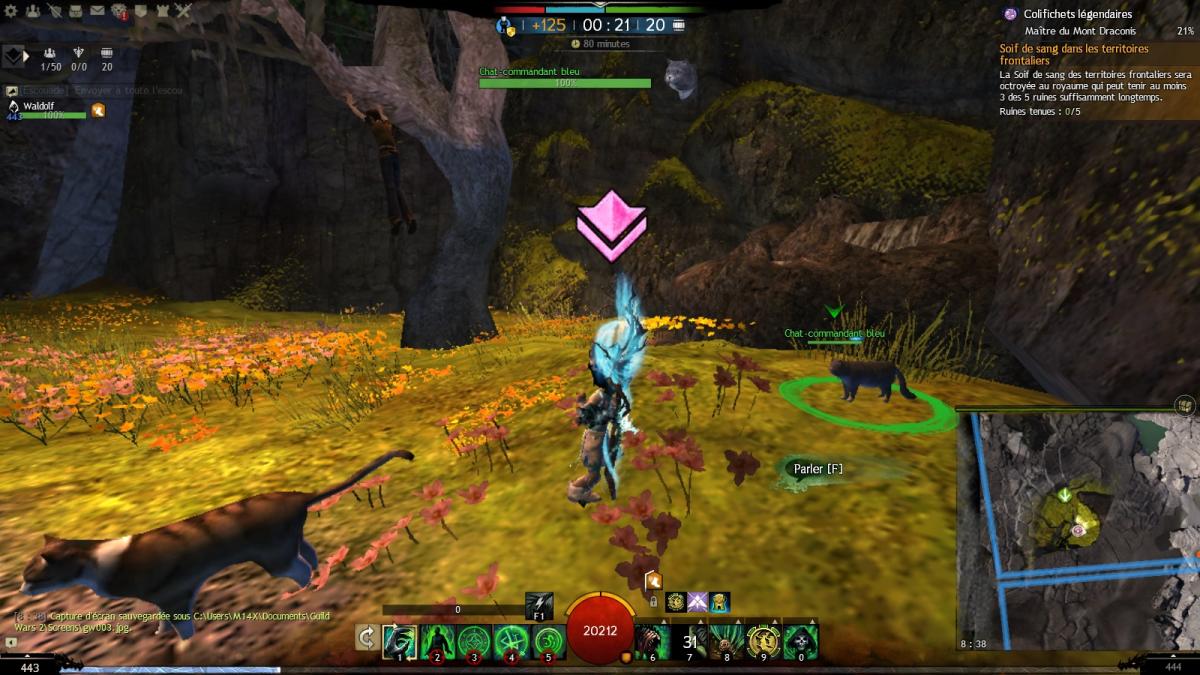The image size is (1200, 675).
Task: Open the game menu gear icon
Action: click(10, 11)
